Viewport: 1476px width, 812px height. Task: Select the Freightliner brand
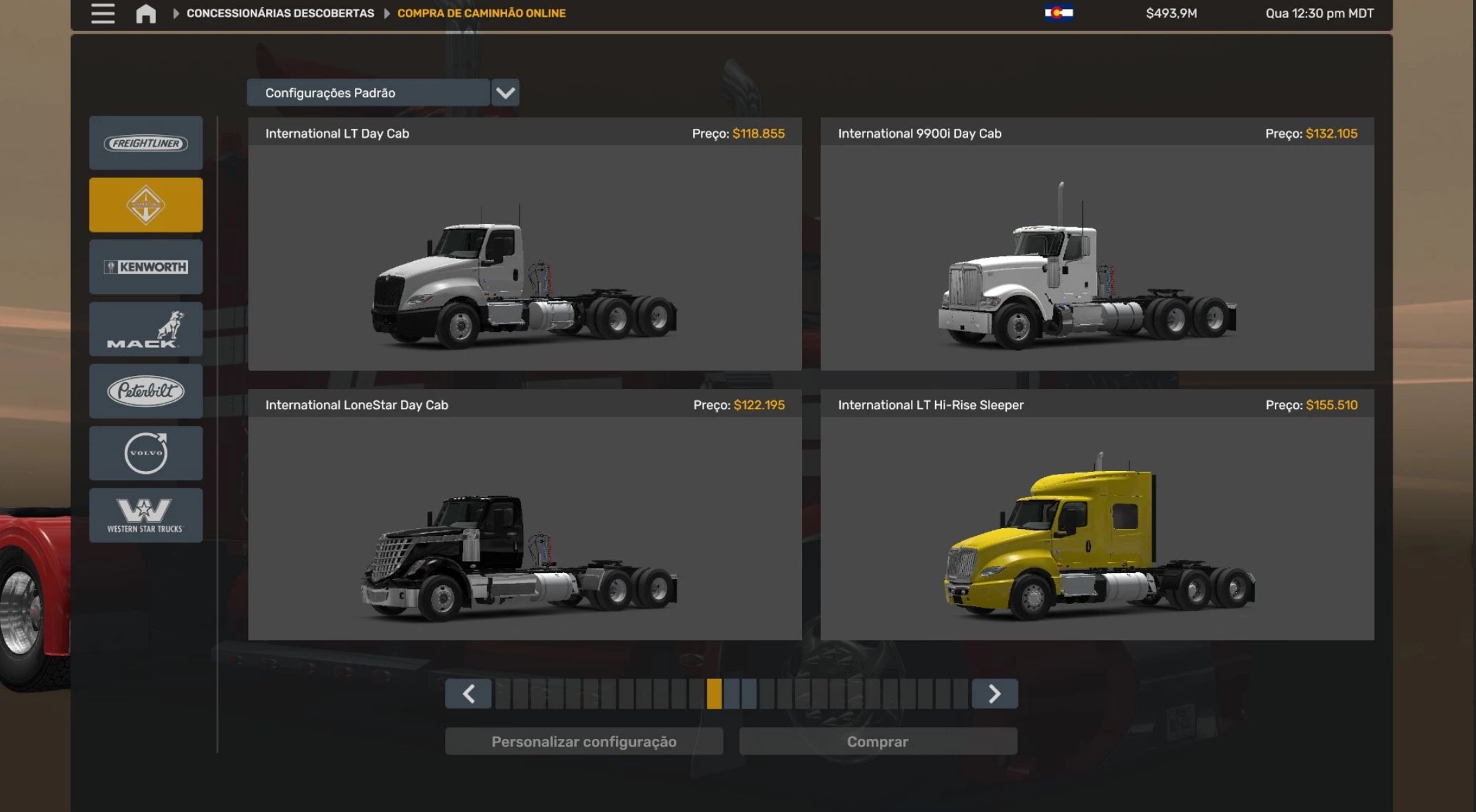point(145,143)
